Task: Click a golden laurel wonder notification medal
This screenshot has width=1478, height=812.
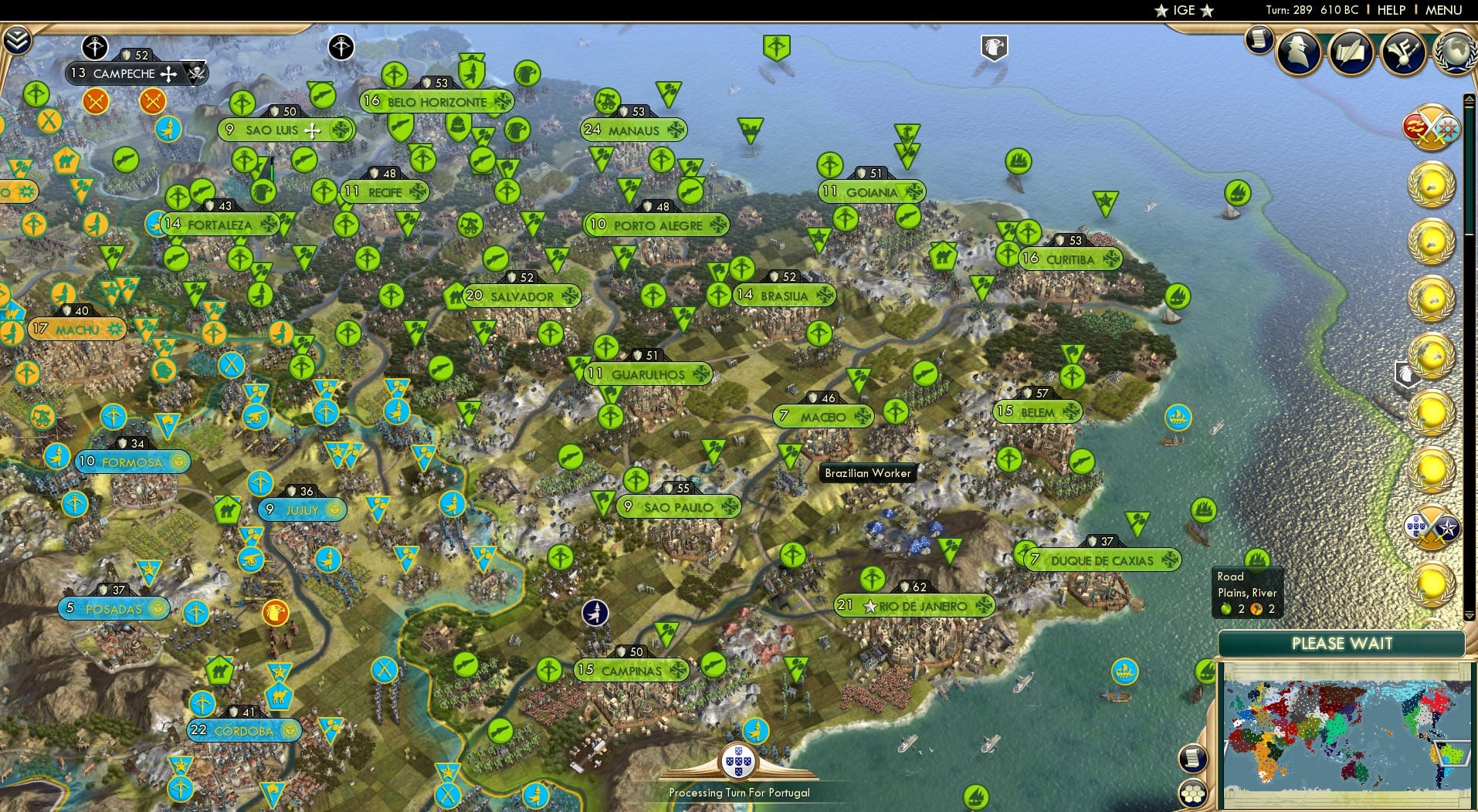Action: coord(1432,185)
